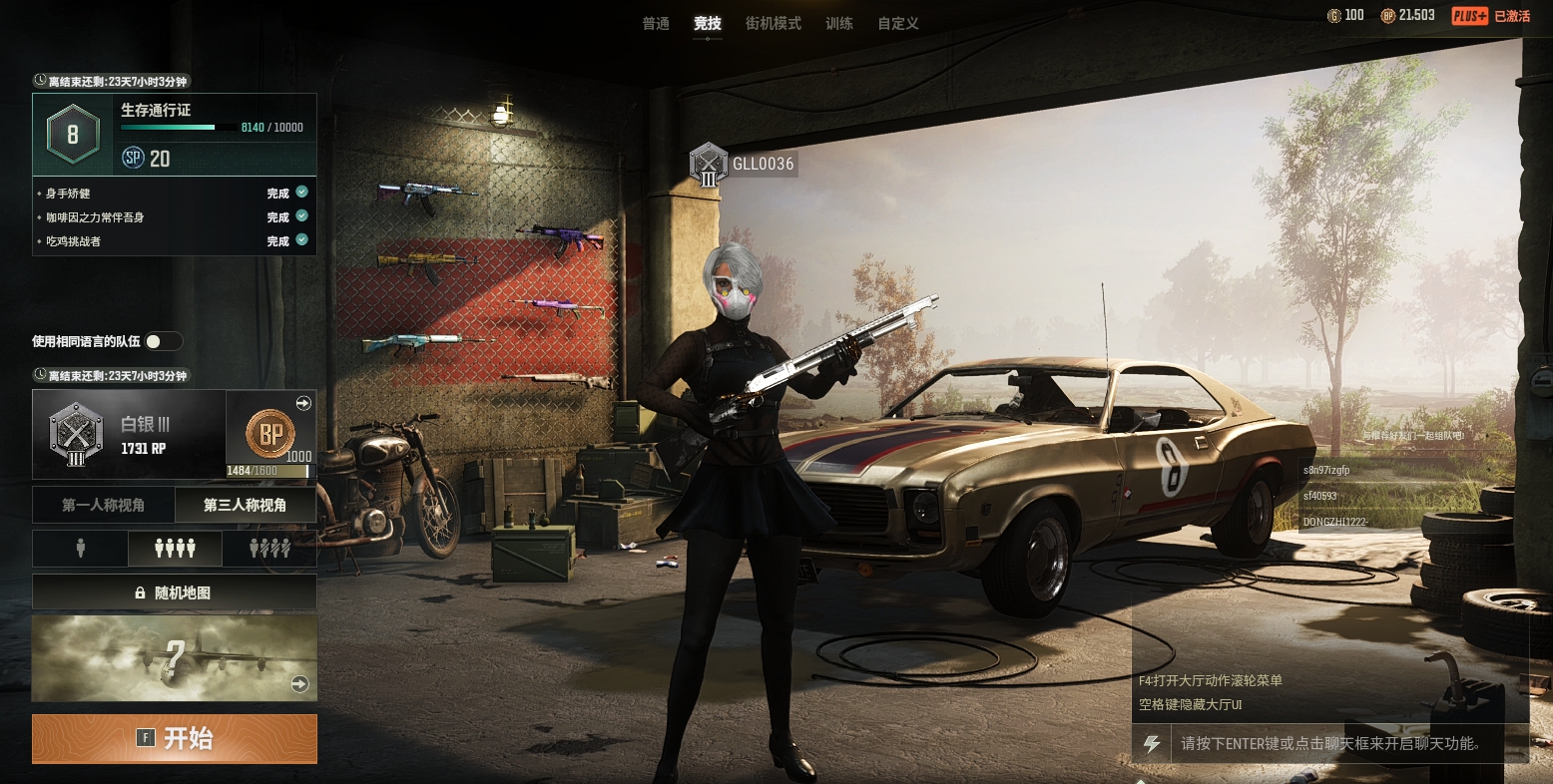Switch to the 普通 (Normal) mode tab

[x=656, y=23]
